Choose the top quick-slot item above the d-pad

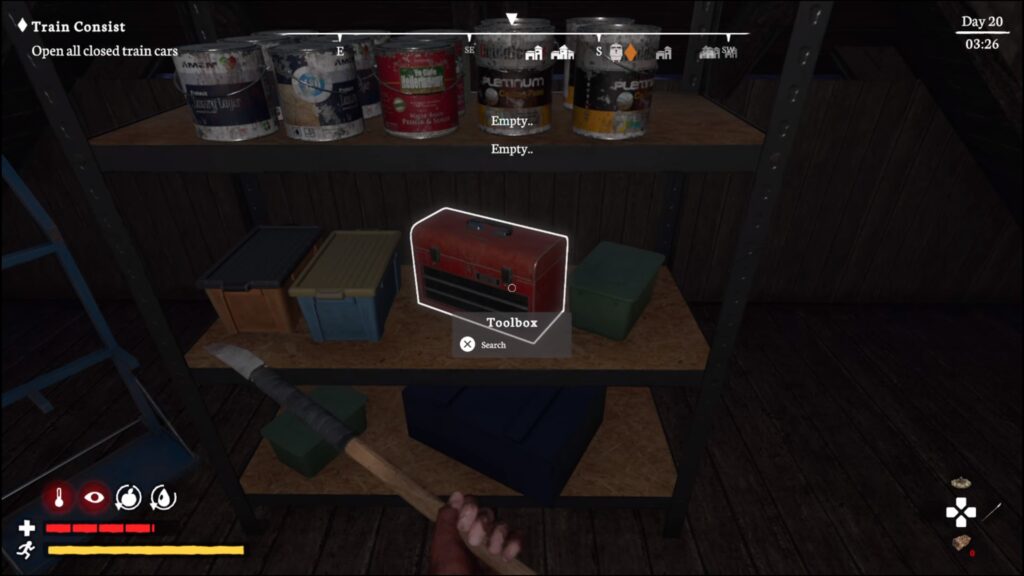tap(962, 484)
